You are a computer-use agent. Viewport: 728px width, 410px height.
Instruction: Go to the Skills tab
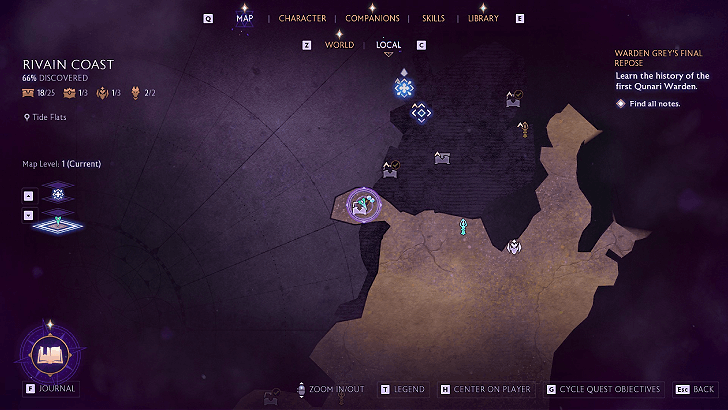(x=433, y=19)
